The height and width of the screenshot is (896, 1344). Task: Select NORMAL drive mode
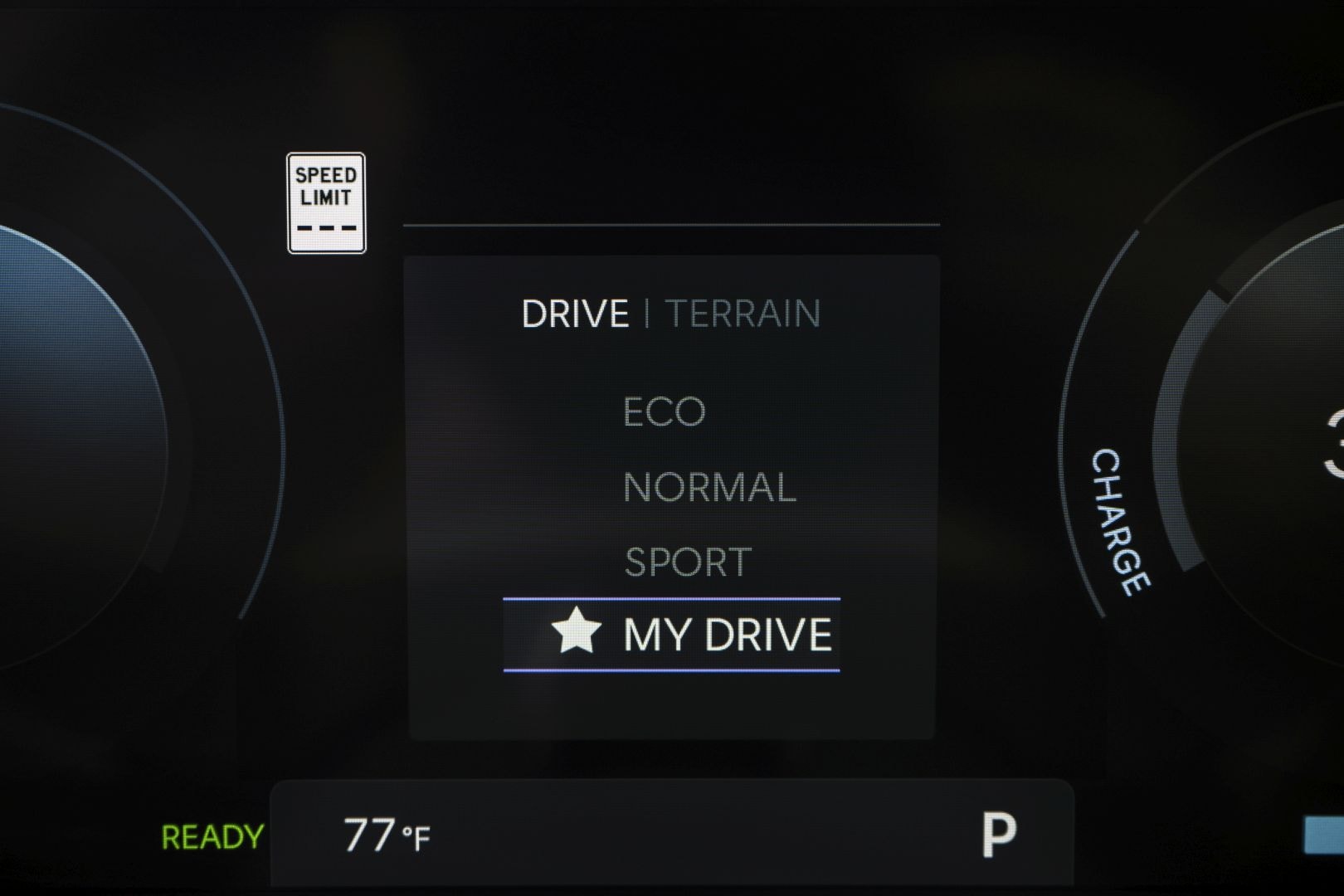click(x=709, y=487)
